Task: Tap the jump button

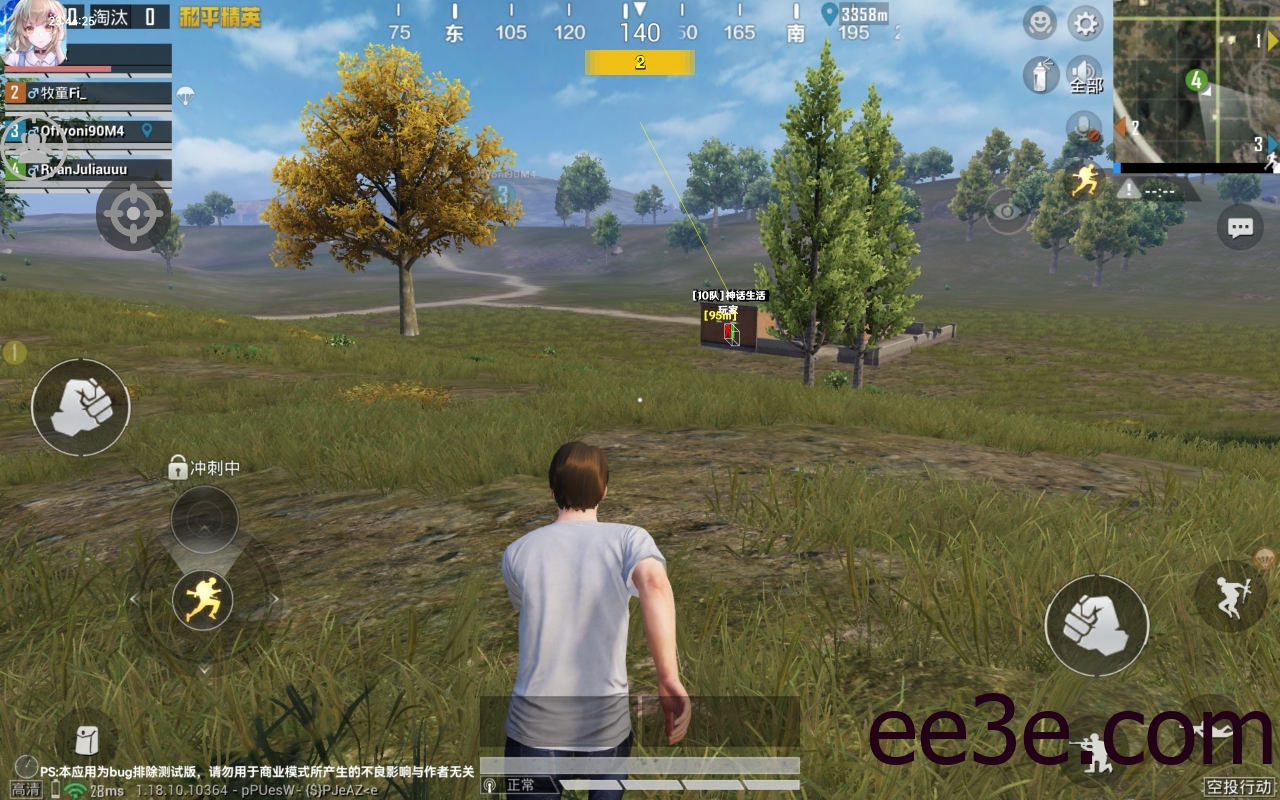Action: coord(1230,596)
